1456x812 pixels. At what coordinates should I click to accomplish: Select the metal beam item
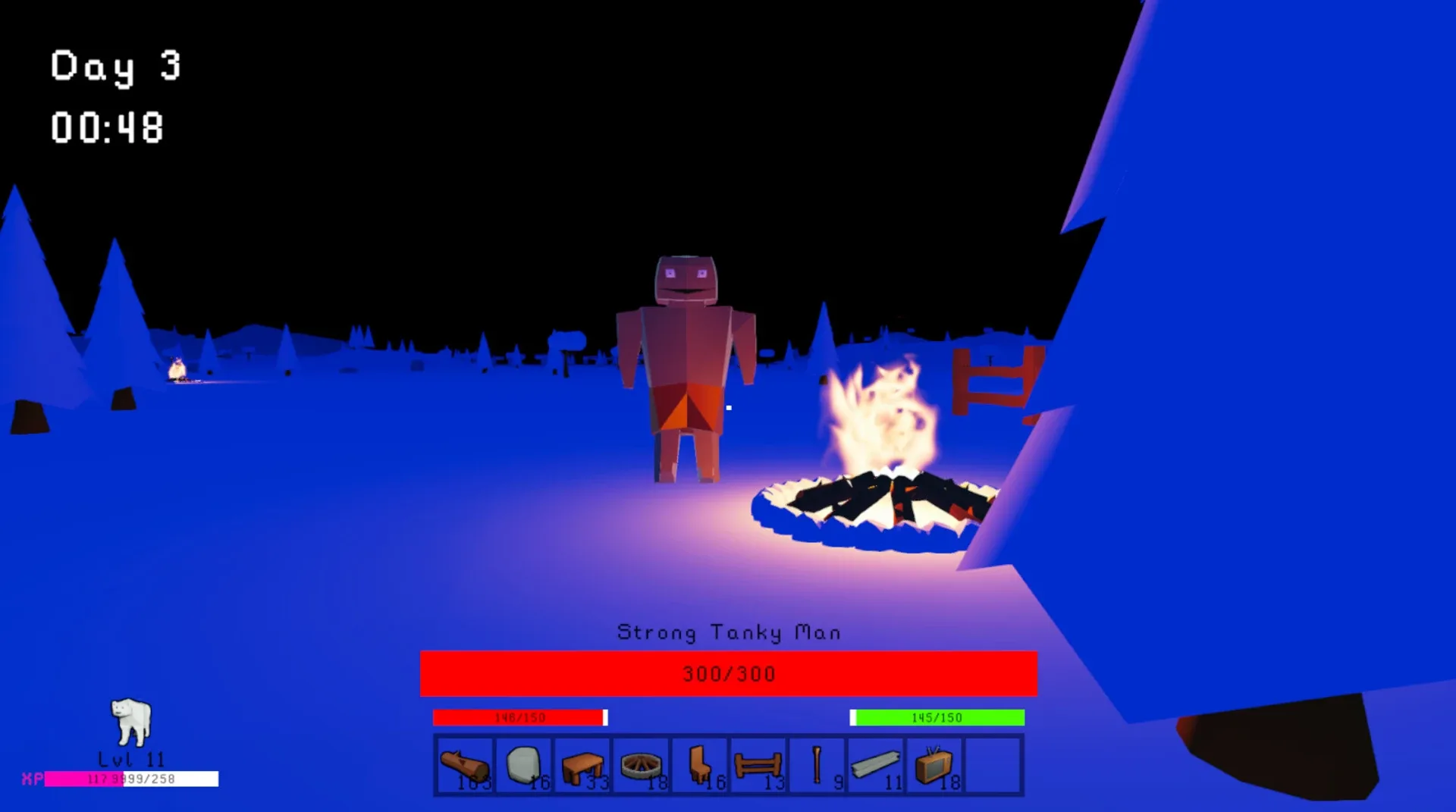(877, 764)
